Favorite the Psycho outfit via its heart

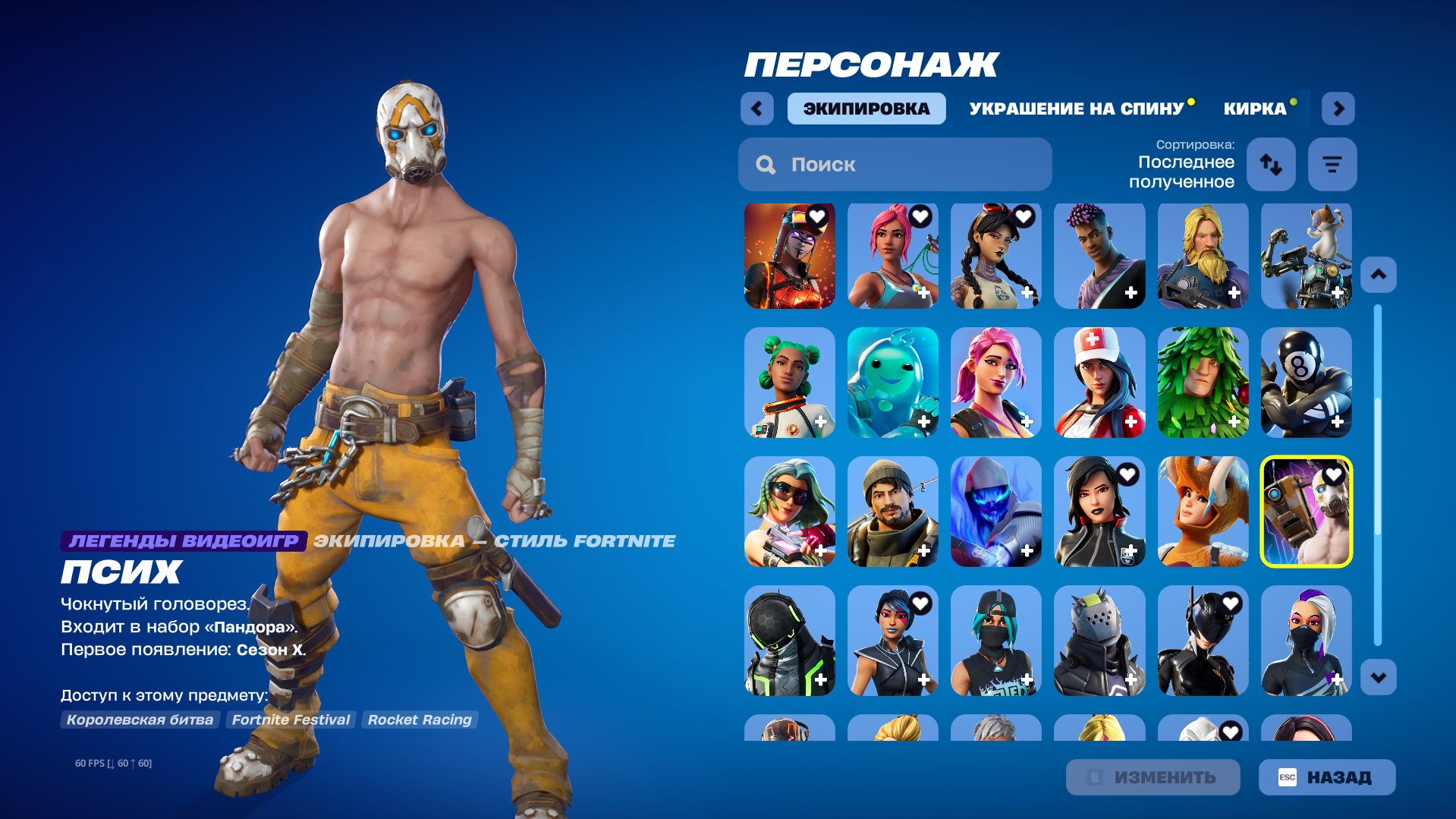tap(1334, 474)
